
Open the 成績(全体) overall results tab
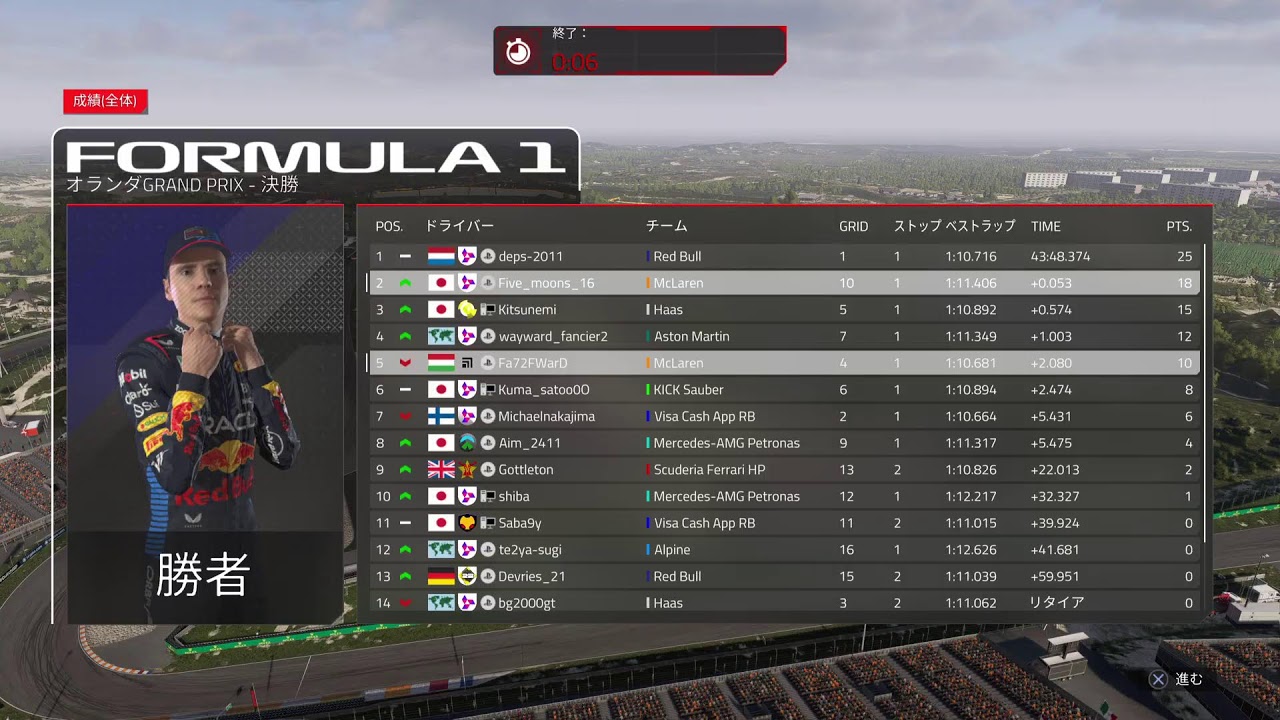105,101
